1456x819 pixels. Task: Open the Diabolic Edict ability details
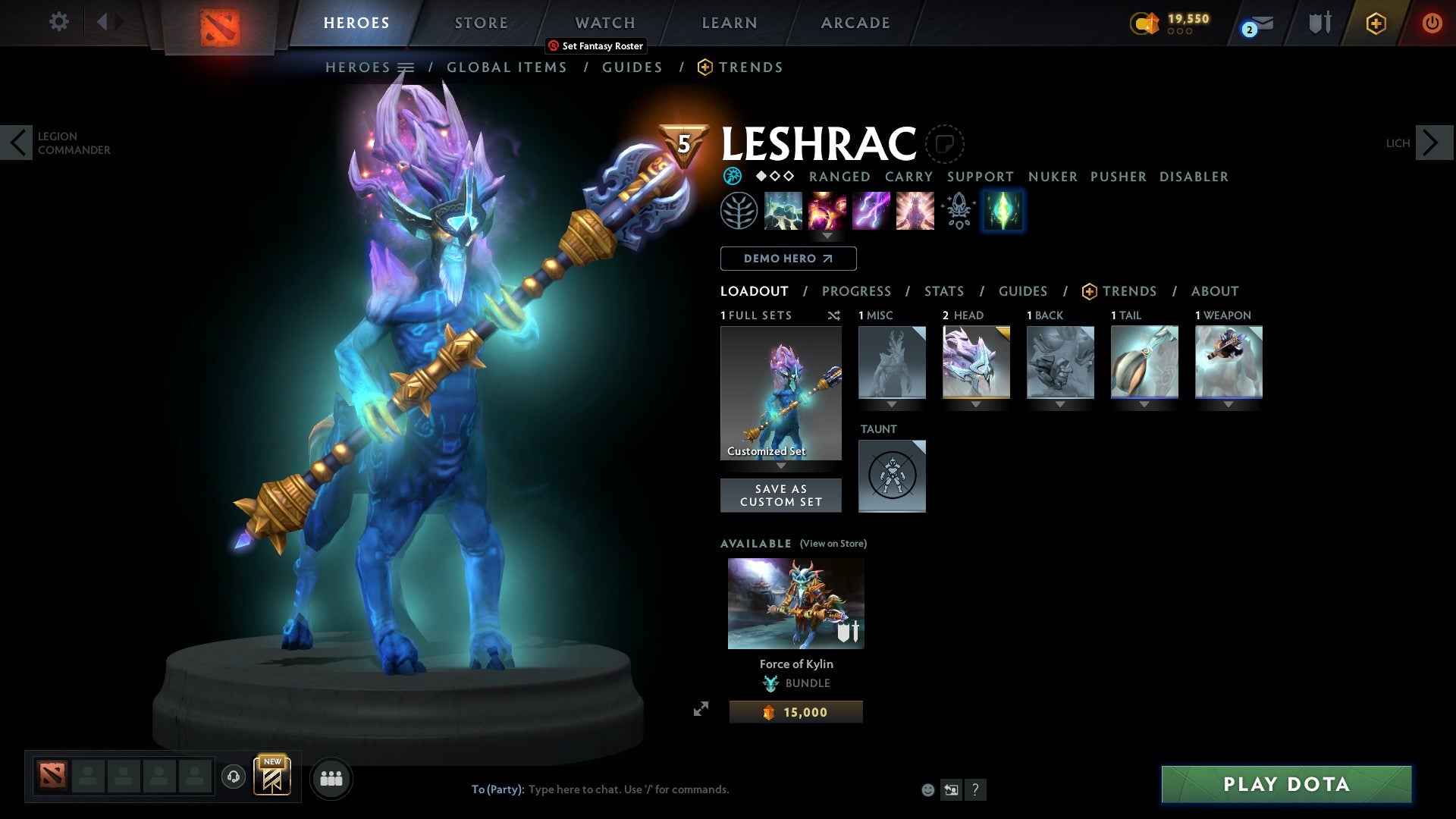(827, 211)
